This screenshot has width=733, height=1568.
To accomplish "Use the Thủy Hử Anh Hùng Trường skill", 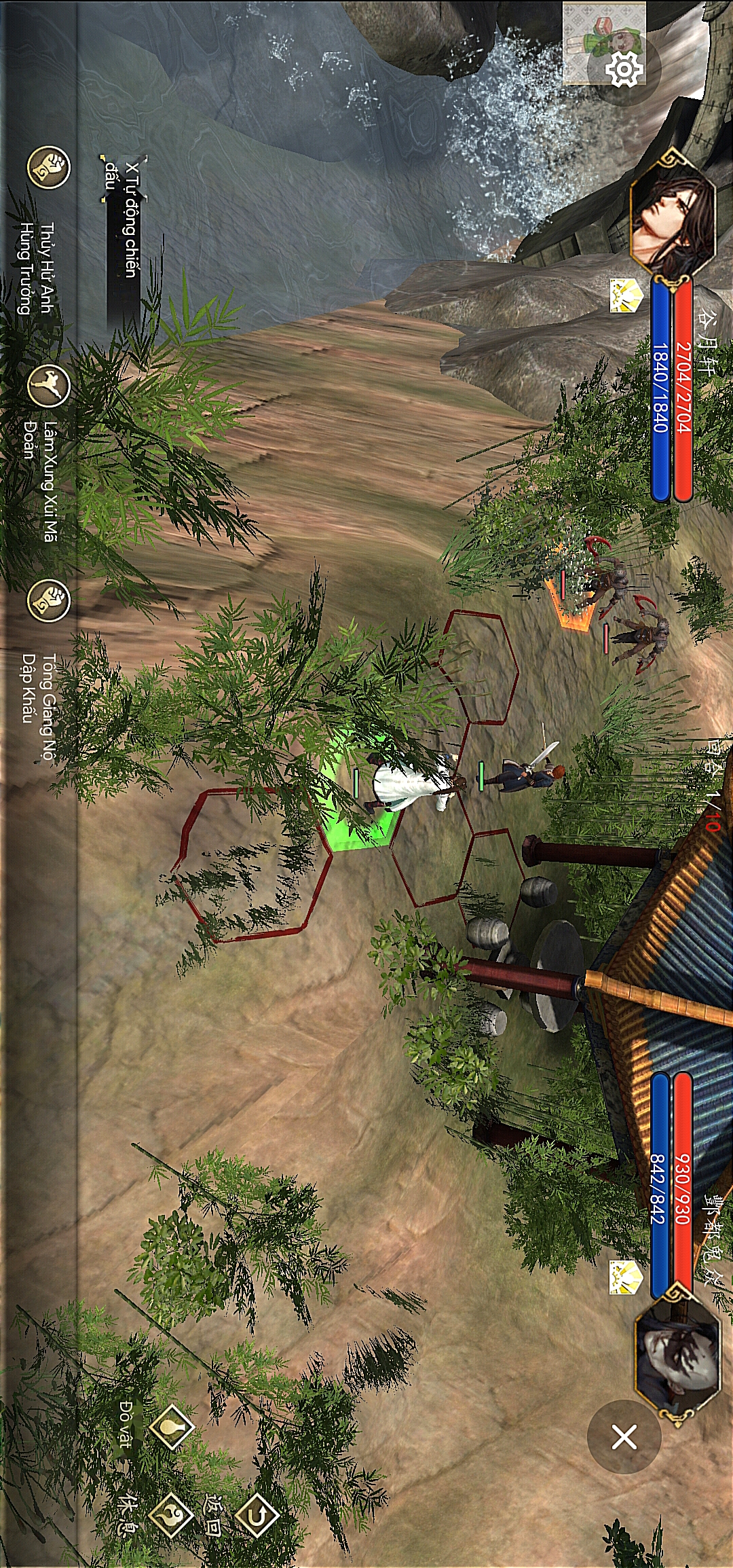I will pyautogui.click(x=48, y=167).
